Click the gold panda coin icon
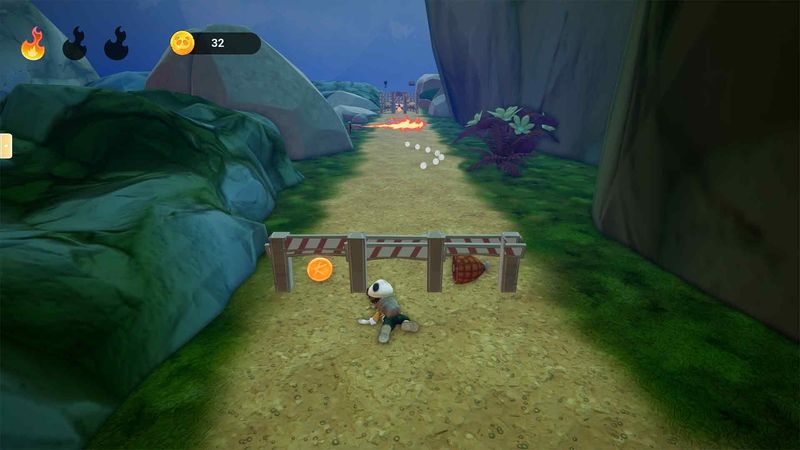Screen dimensions: 800x450 182,43
